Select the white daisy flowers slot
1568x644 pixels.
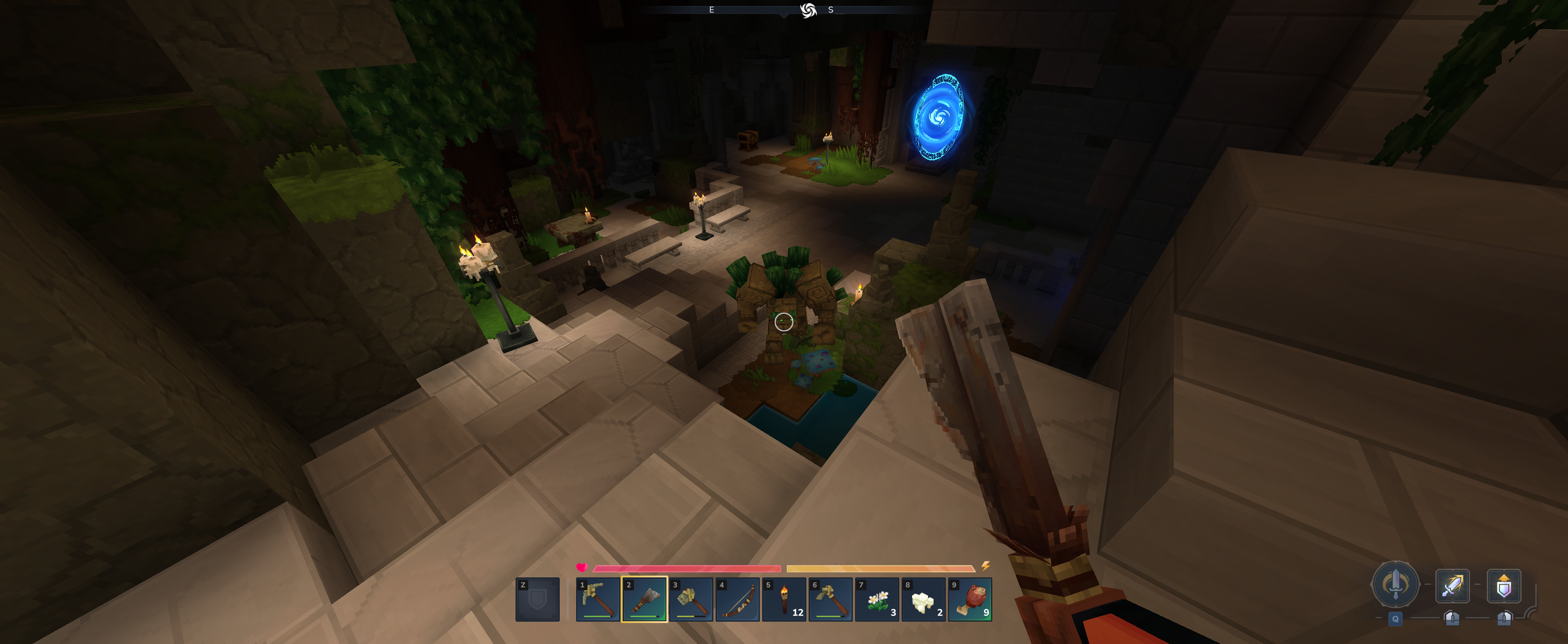coord(877,599)
